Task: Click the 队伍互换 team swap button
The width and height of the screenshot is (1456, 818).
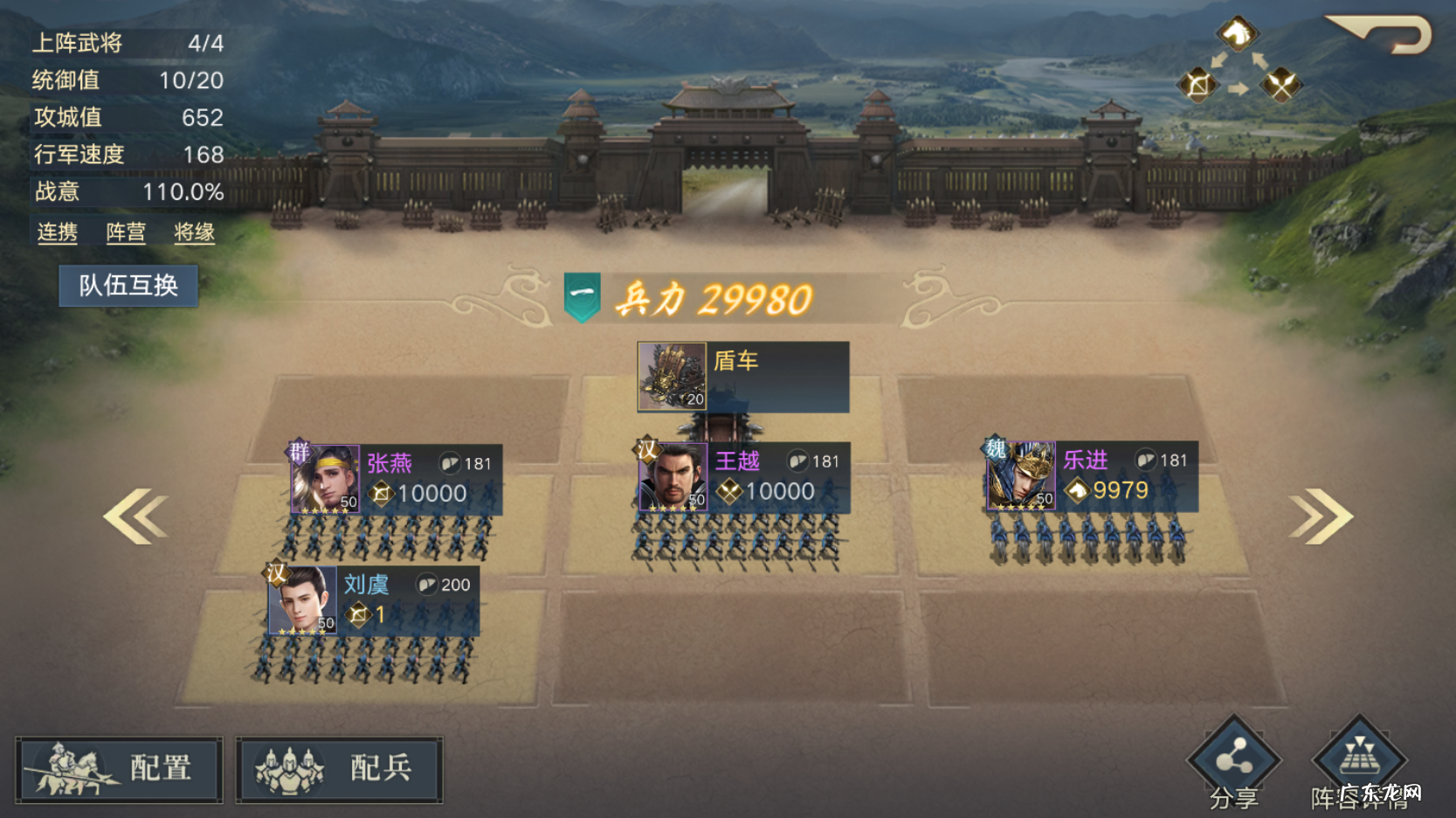Action: coord(128,286)
